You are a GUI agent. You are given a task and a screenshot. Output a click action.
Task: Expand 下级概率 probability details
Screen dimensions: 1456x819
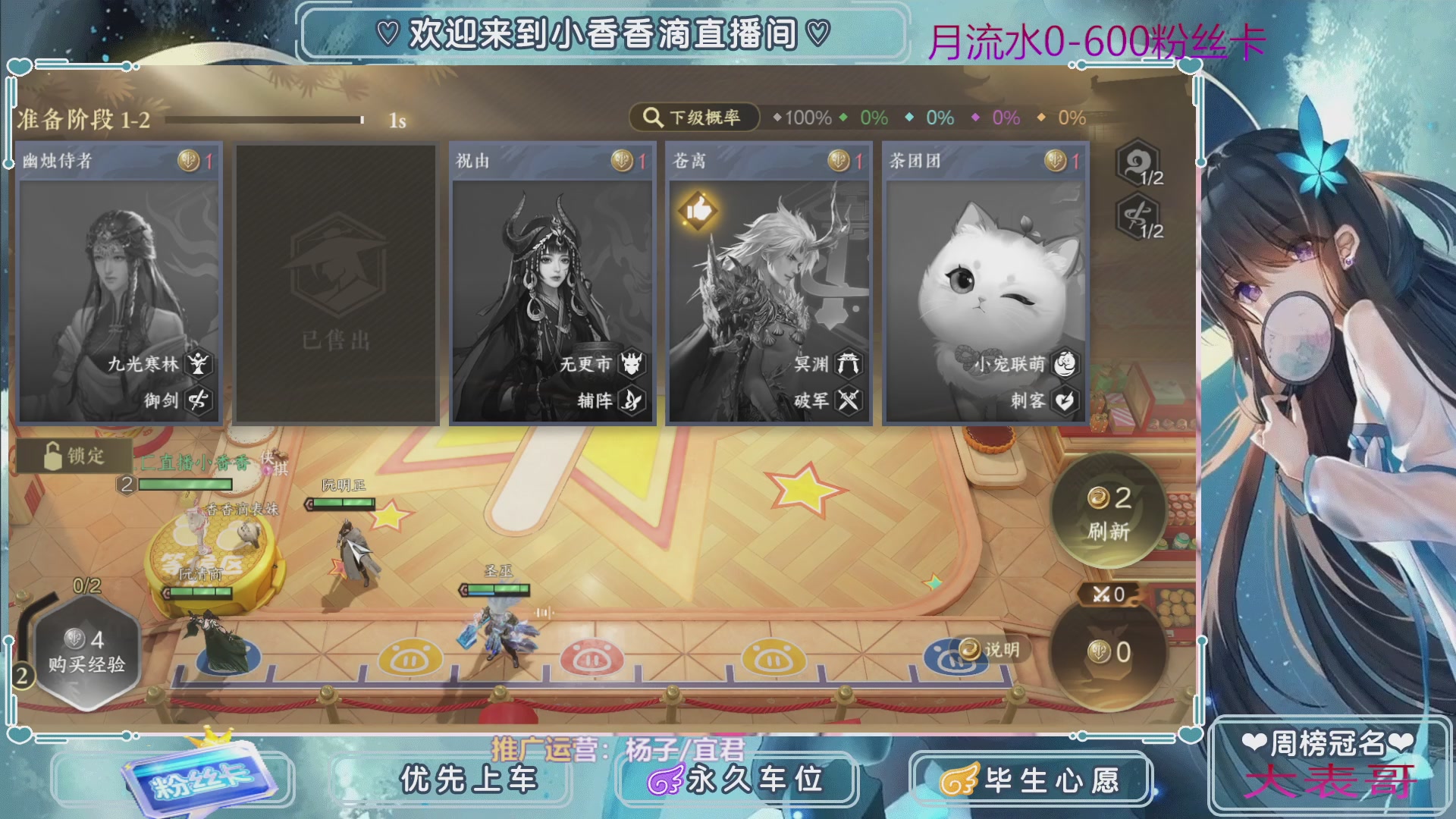pos(698,117)
